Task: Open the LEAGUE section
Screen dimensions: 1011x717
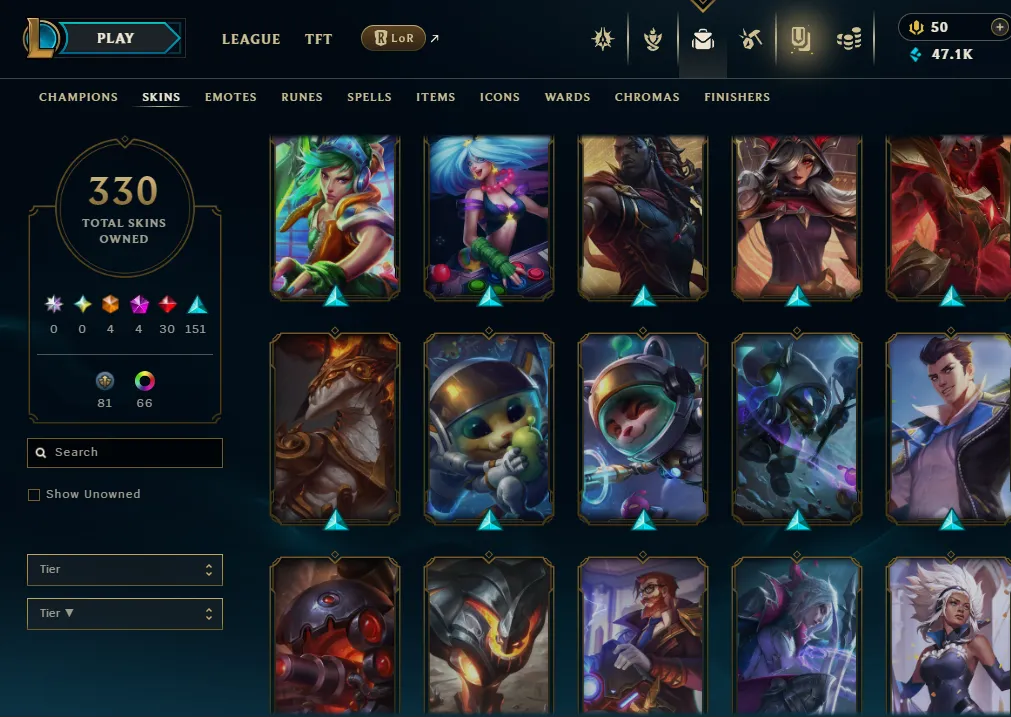Action: 250,39
